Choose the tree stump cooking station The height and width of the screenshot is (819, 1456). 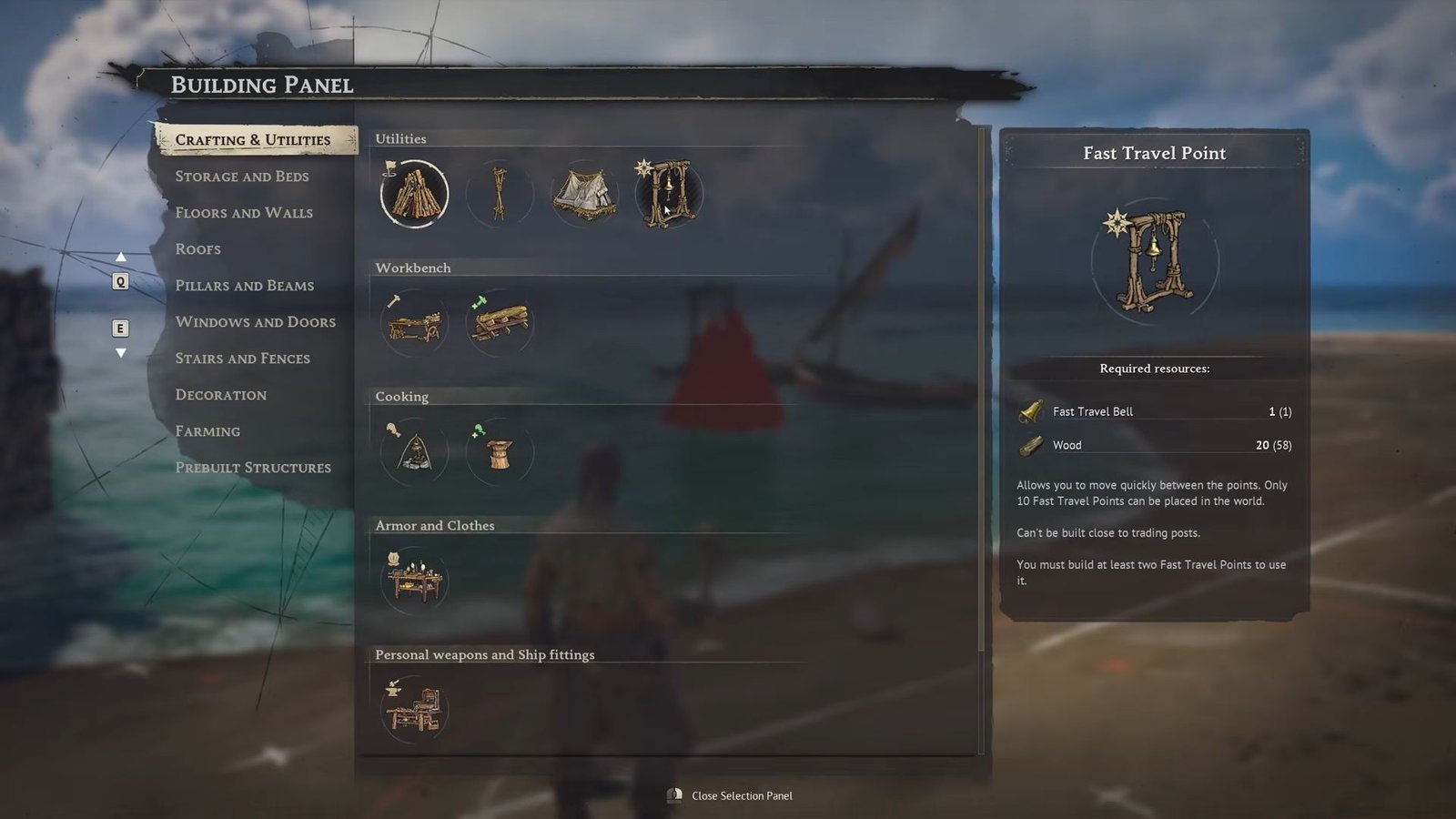click(x=499, y=452)
